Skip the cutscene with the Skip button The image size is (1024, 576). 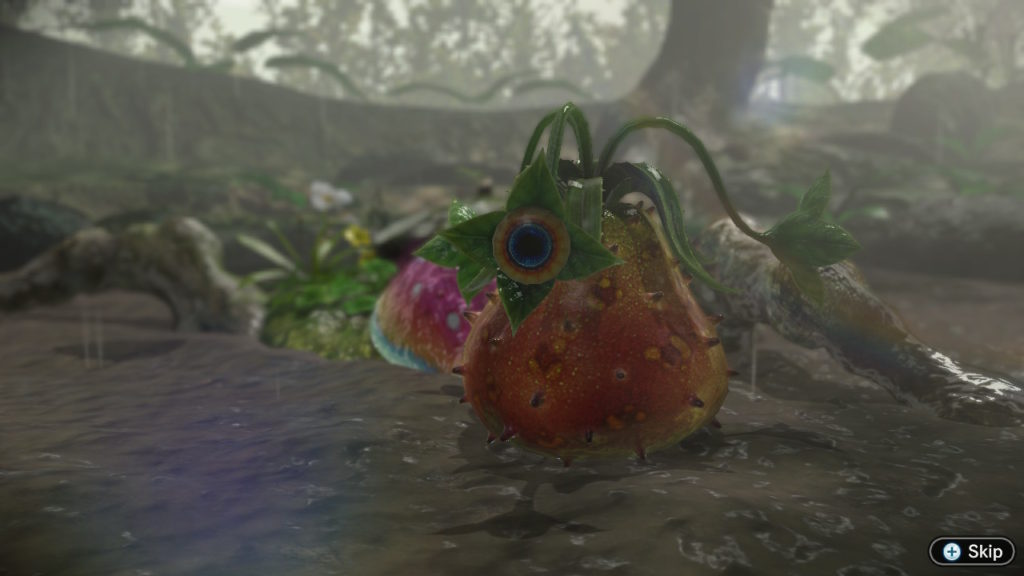click(x=972, y=552)
